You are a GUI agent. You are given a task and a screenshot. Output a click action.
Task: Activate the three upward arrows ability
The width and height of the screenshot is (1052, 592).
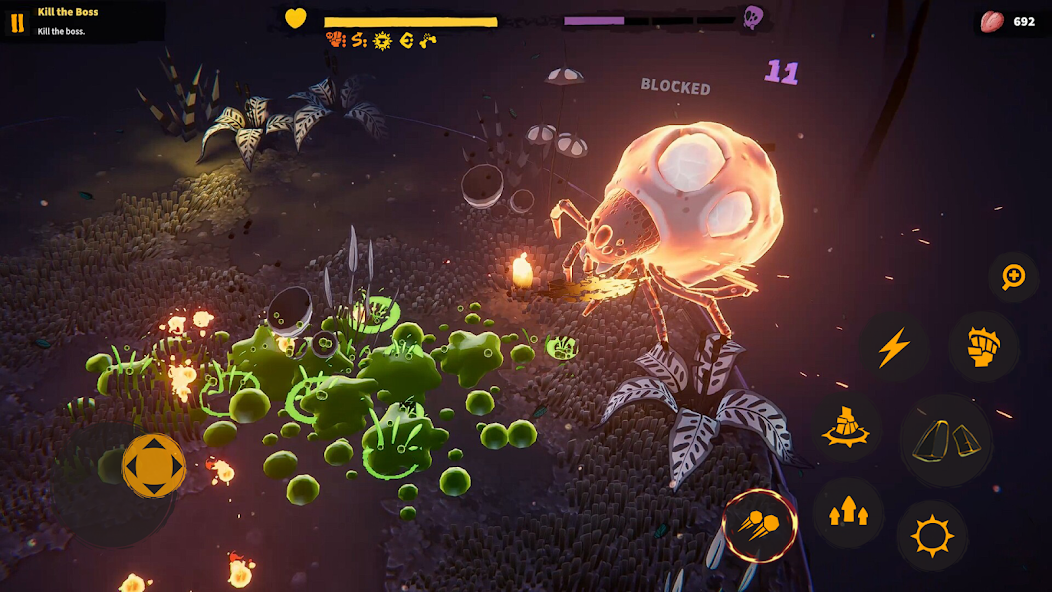pos(848,513)
